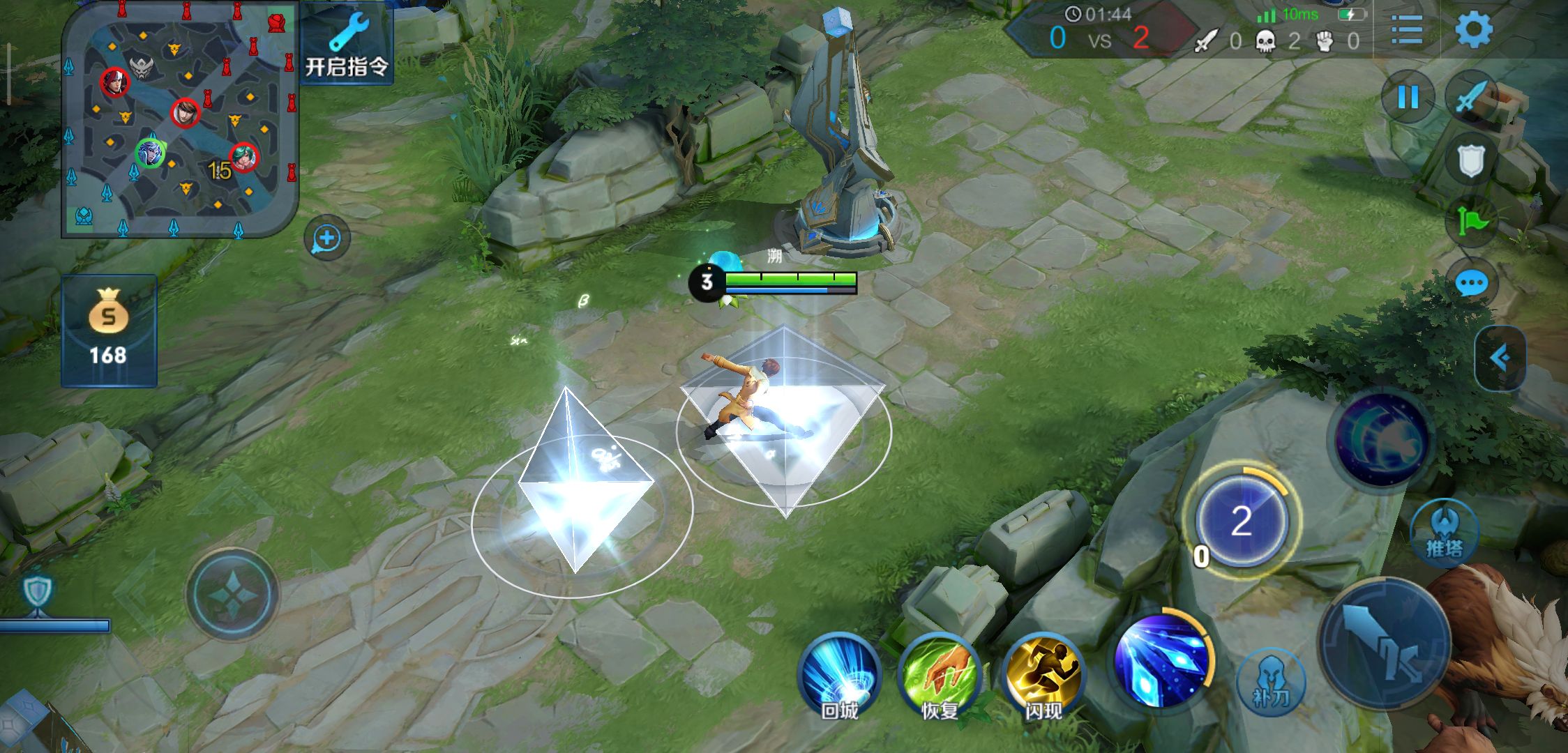Tap the 推塔 push tower button
Image resolution: width=1568 pixels, height=753 pixels.
1444,533
